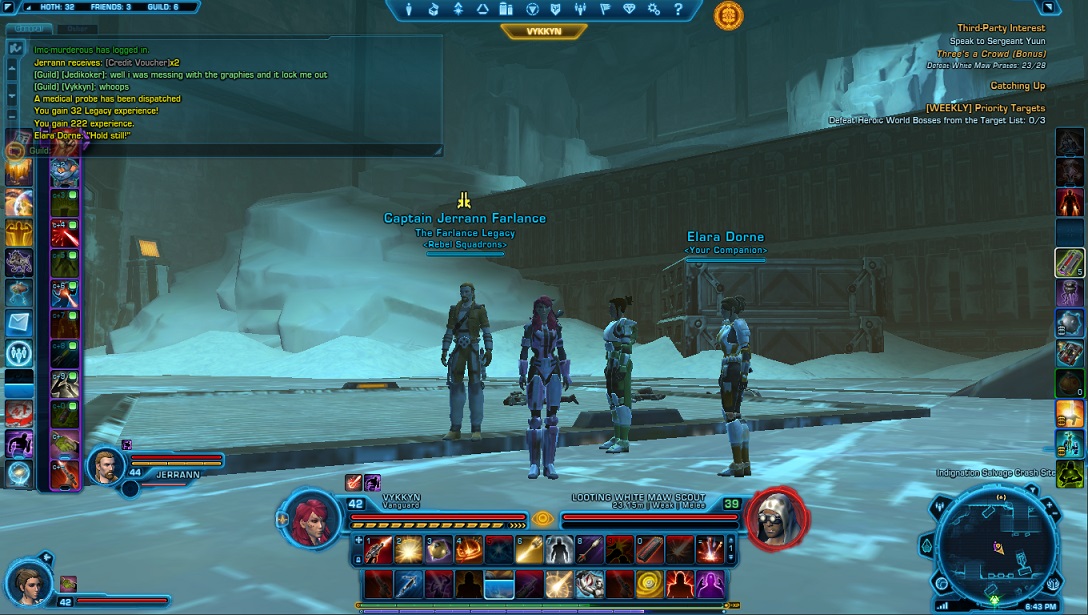Open the guild flag icon in the top menu
Image resolution: width=1088 pixels, height=615 pixels.
click(605, 10)
